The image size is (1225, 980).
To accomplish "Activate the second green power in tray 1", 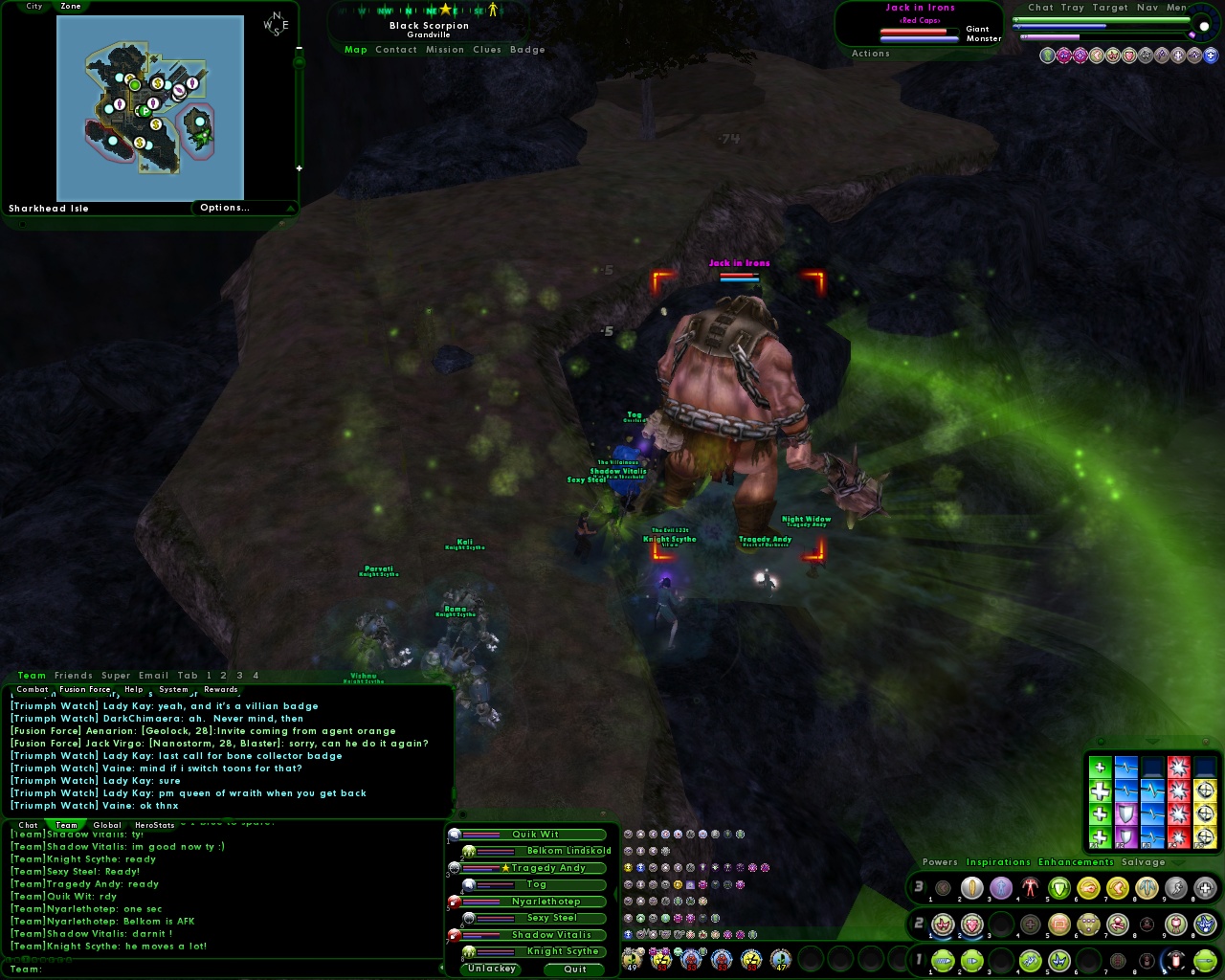I will coord(969,961).
